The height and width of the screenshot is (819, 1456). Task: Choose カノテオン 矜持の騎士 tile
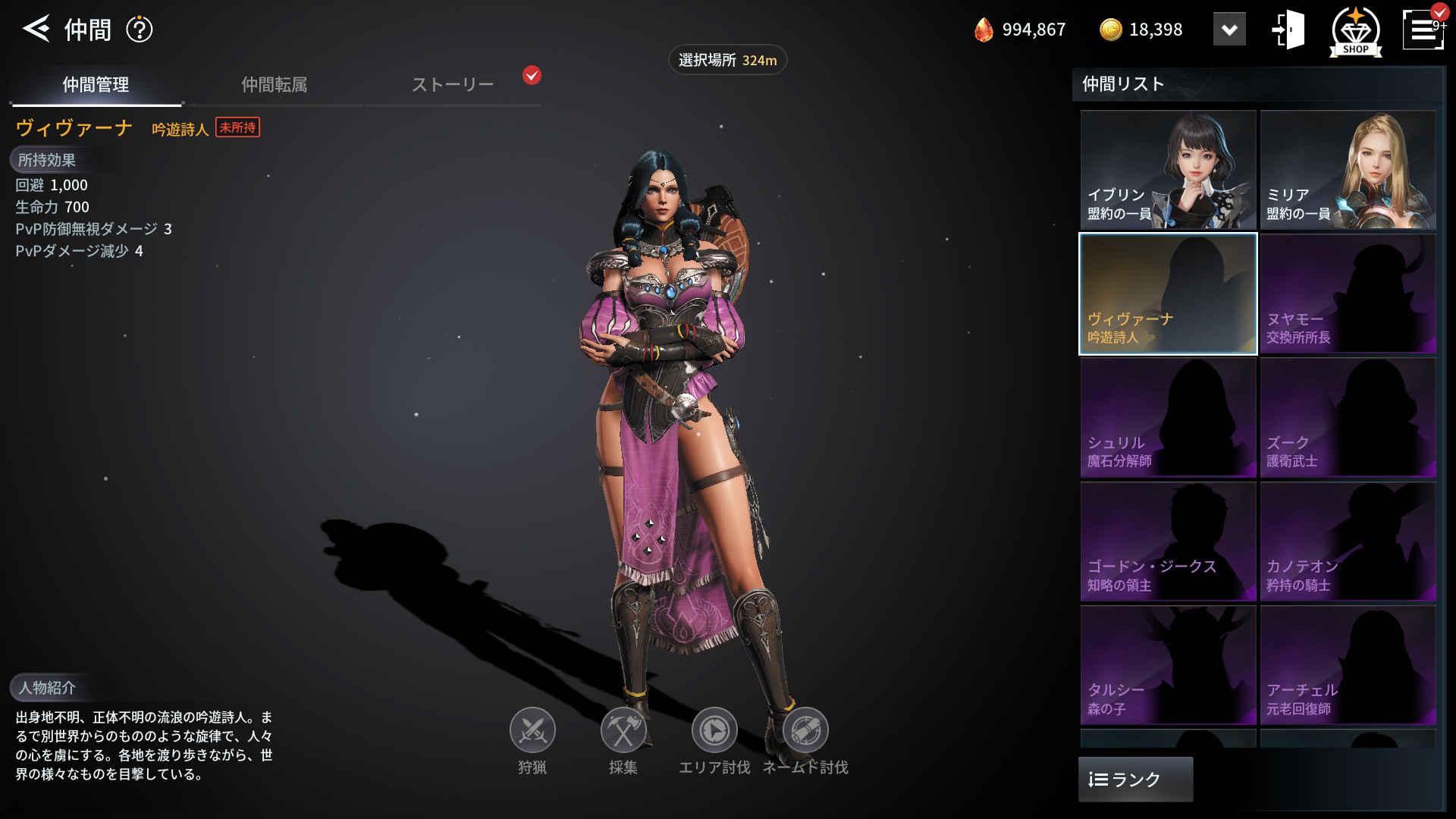[1348, 541]
